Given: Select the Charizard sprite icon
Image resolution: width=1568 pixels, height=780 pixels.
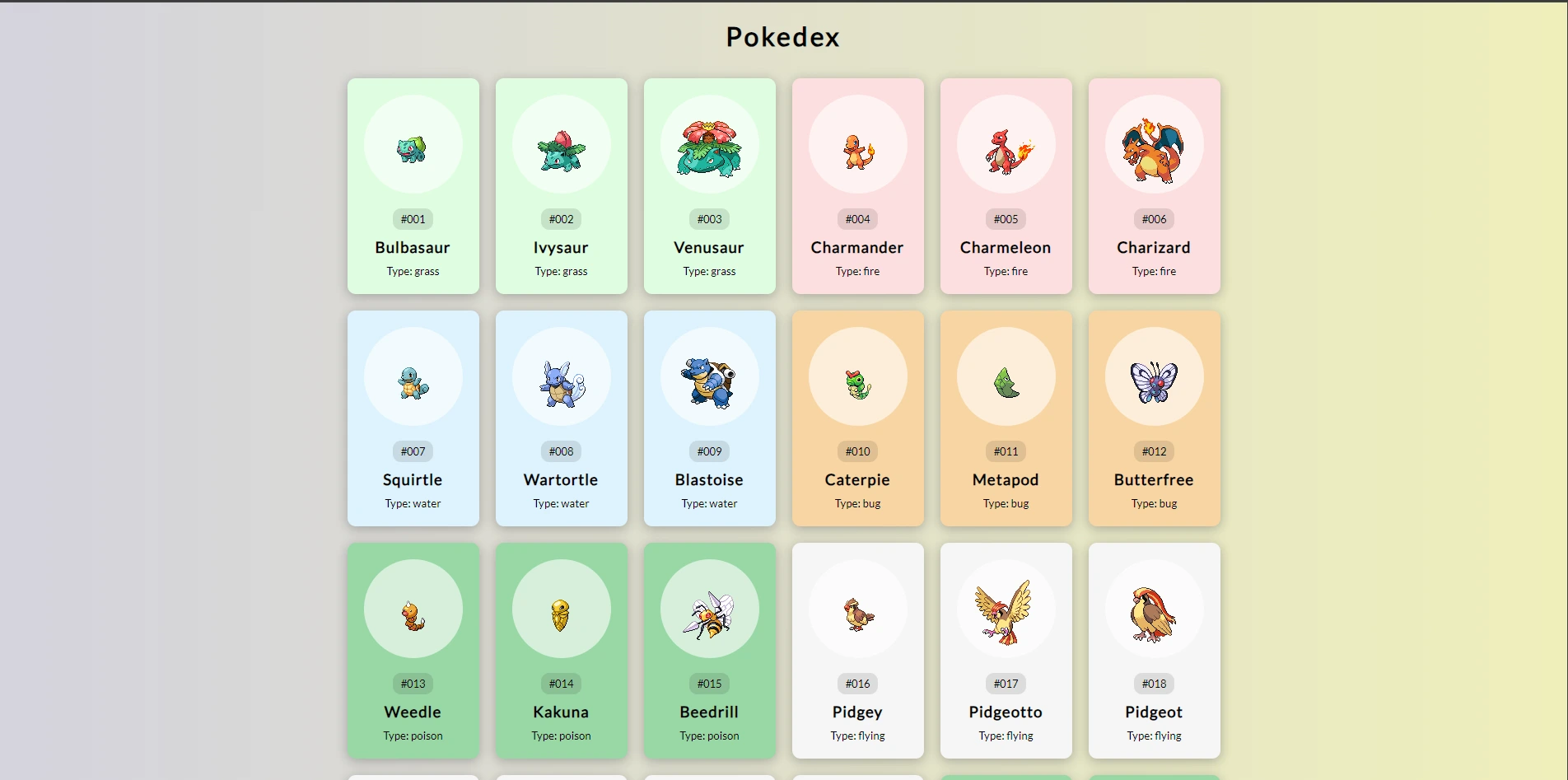Looking at the screenshot, I should (1153, 144).
